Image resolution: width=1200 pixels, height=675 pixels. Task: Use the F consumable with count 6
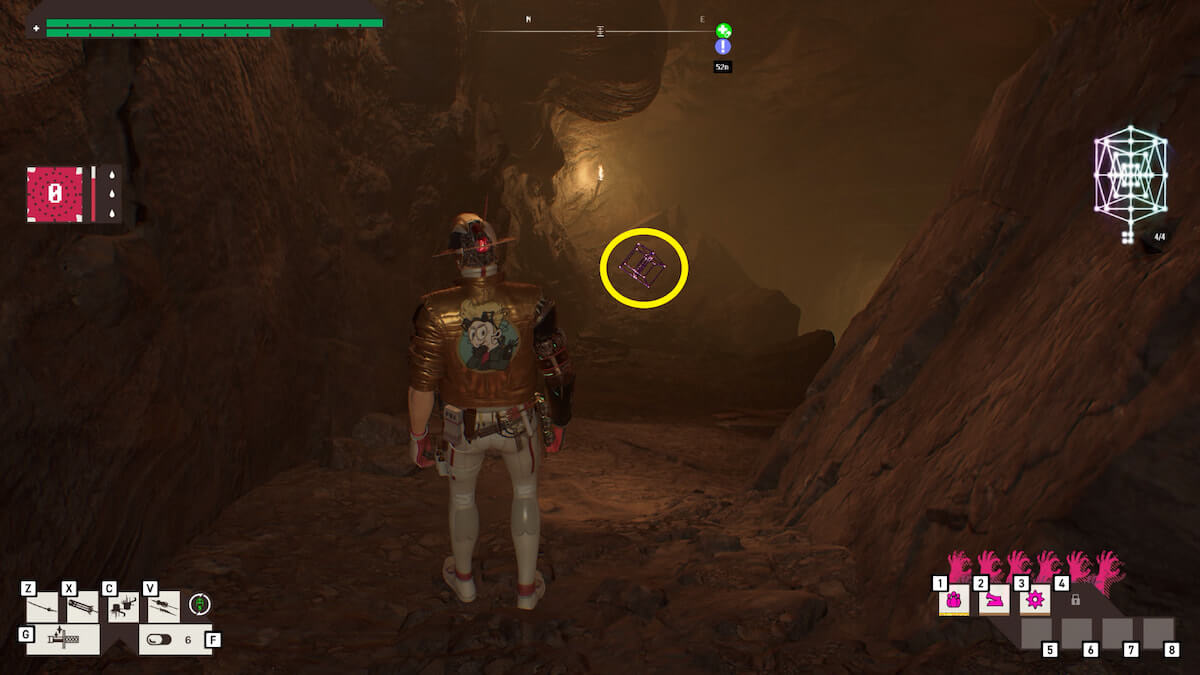[x=175, y=639]
